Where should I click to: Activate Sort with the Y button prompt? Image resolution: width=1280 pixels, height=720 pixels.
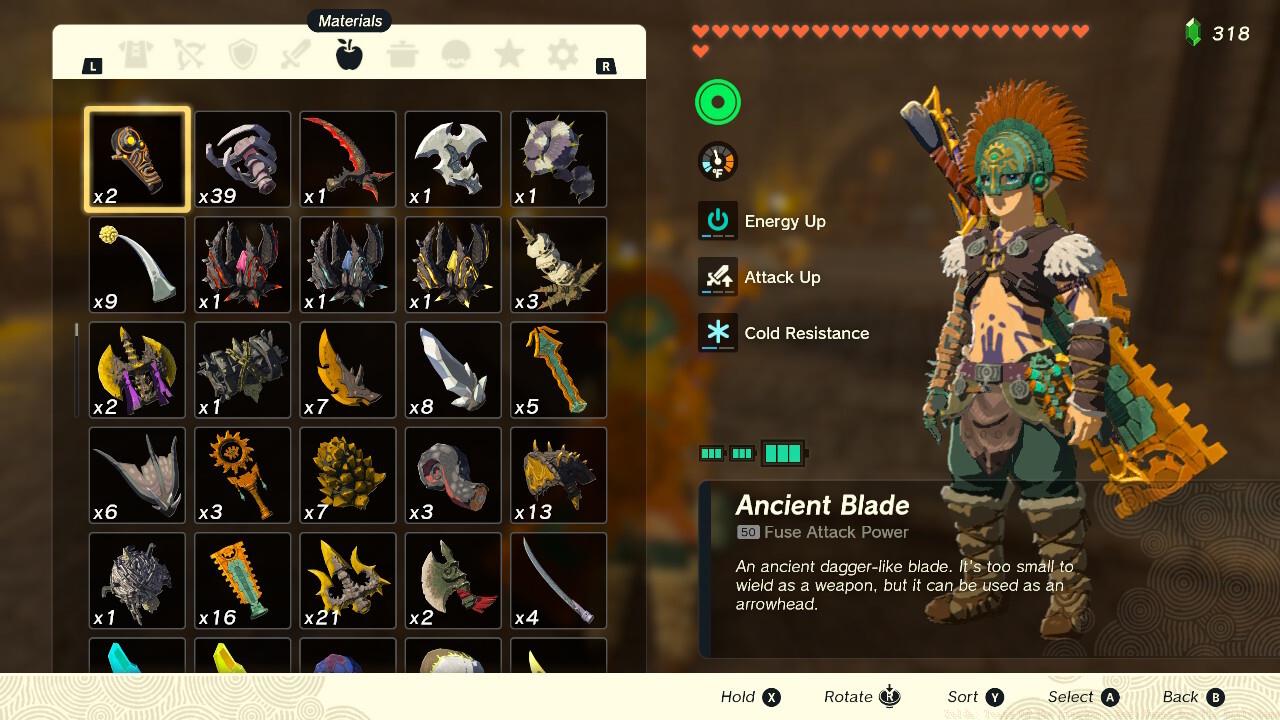(x=975, y=697)
